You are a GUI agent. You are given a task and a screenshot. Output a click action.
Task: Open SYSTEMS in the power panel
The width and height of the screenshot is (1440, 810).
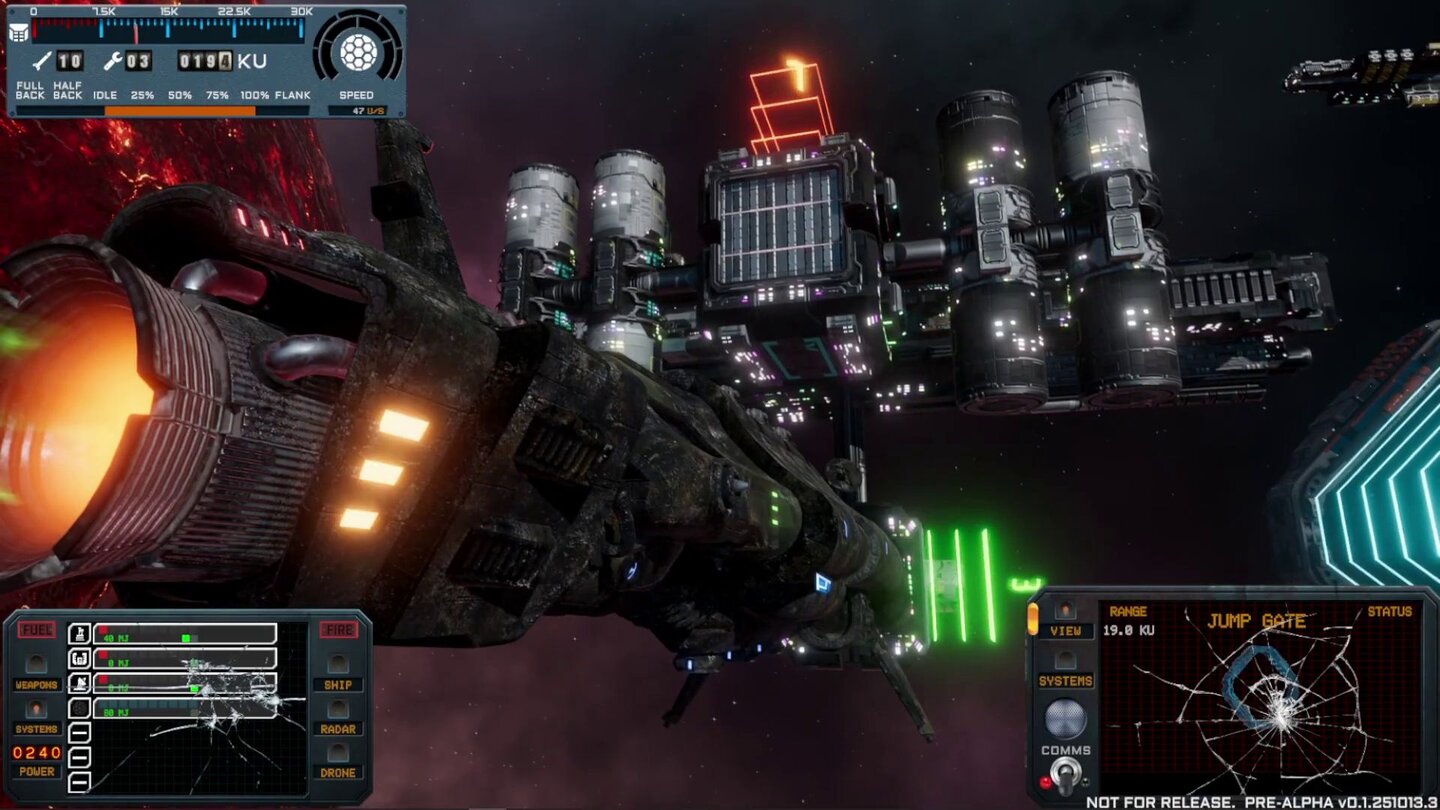[x=36, y=709]
